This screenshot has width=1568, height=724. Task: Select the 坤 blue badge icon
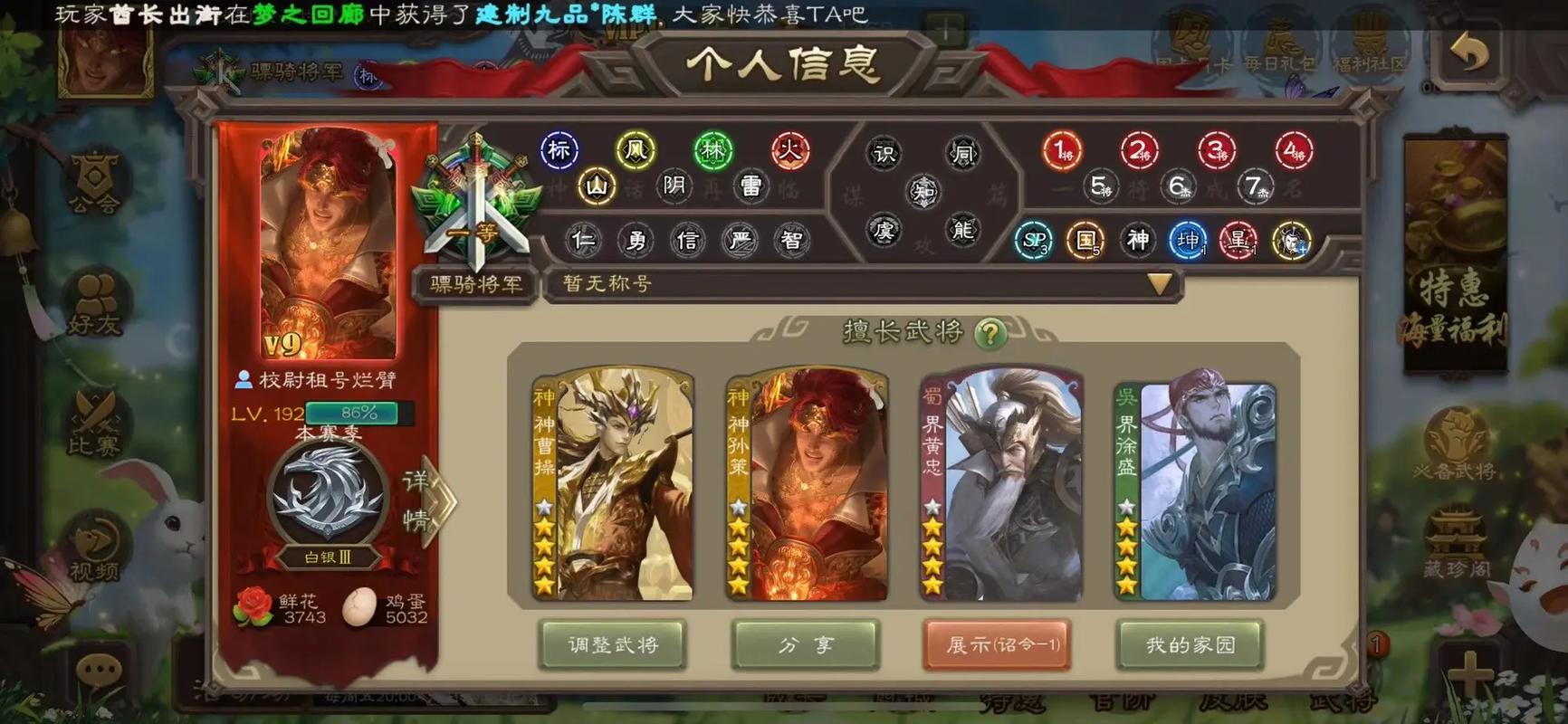pos(1188,241)
